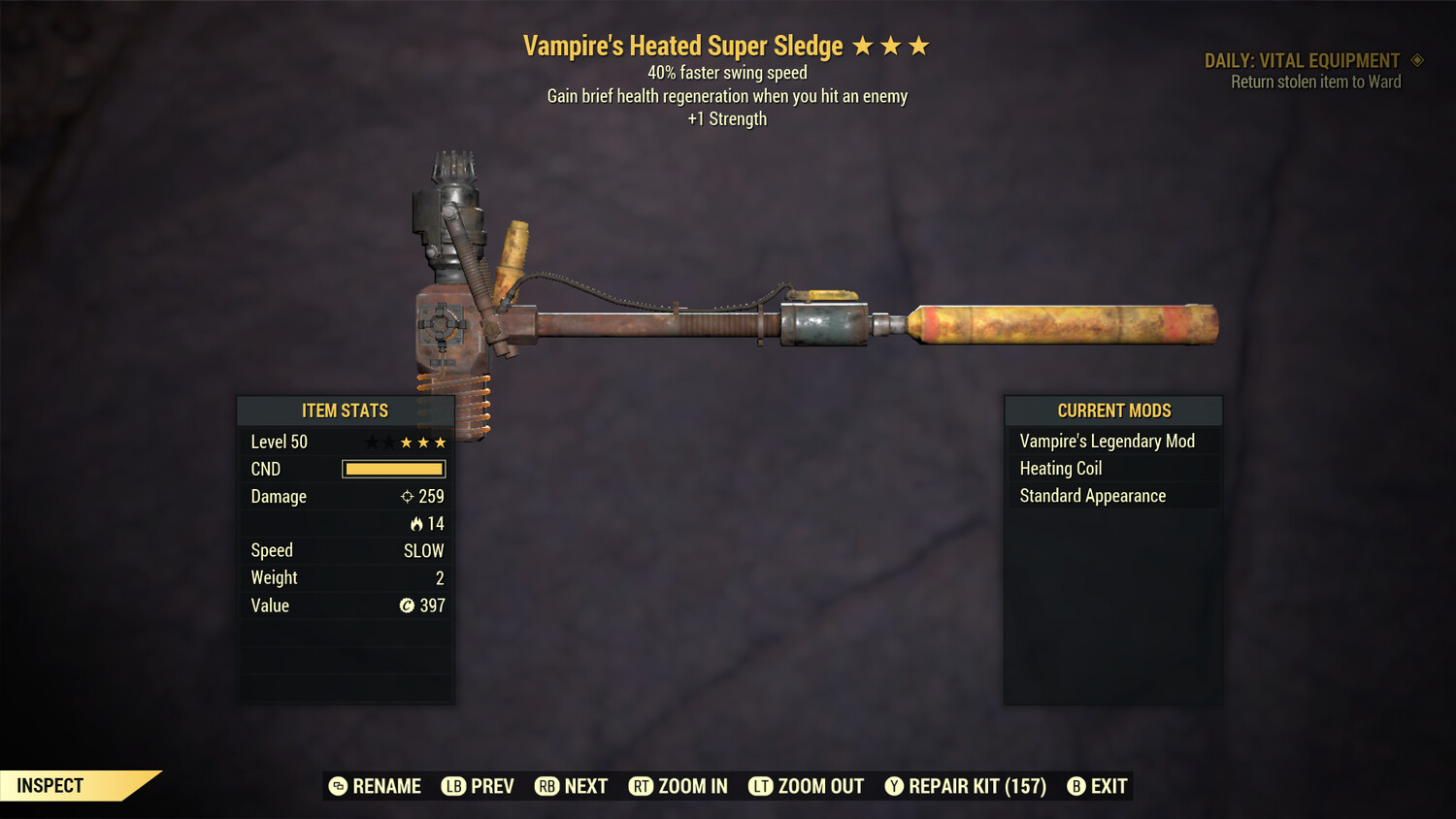Expand the Item Stats panel header
Viewport: 1456px width, 819px height.
pos(346,409)
